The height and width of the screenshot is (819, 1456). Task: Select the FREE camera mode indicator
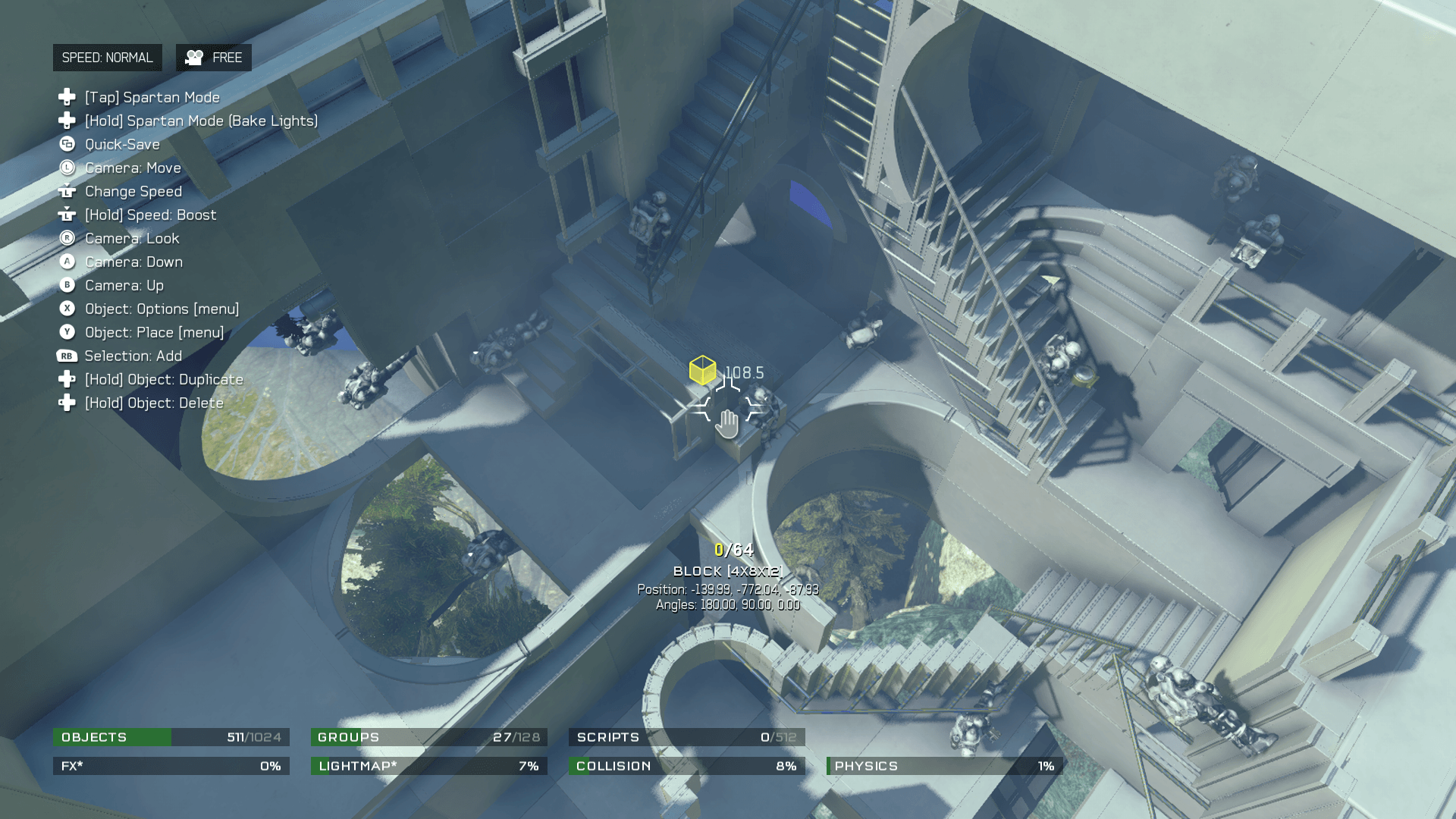pyautogui.click(x=214, y=58)
